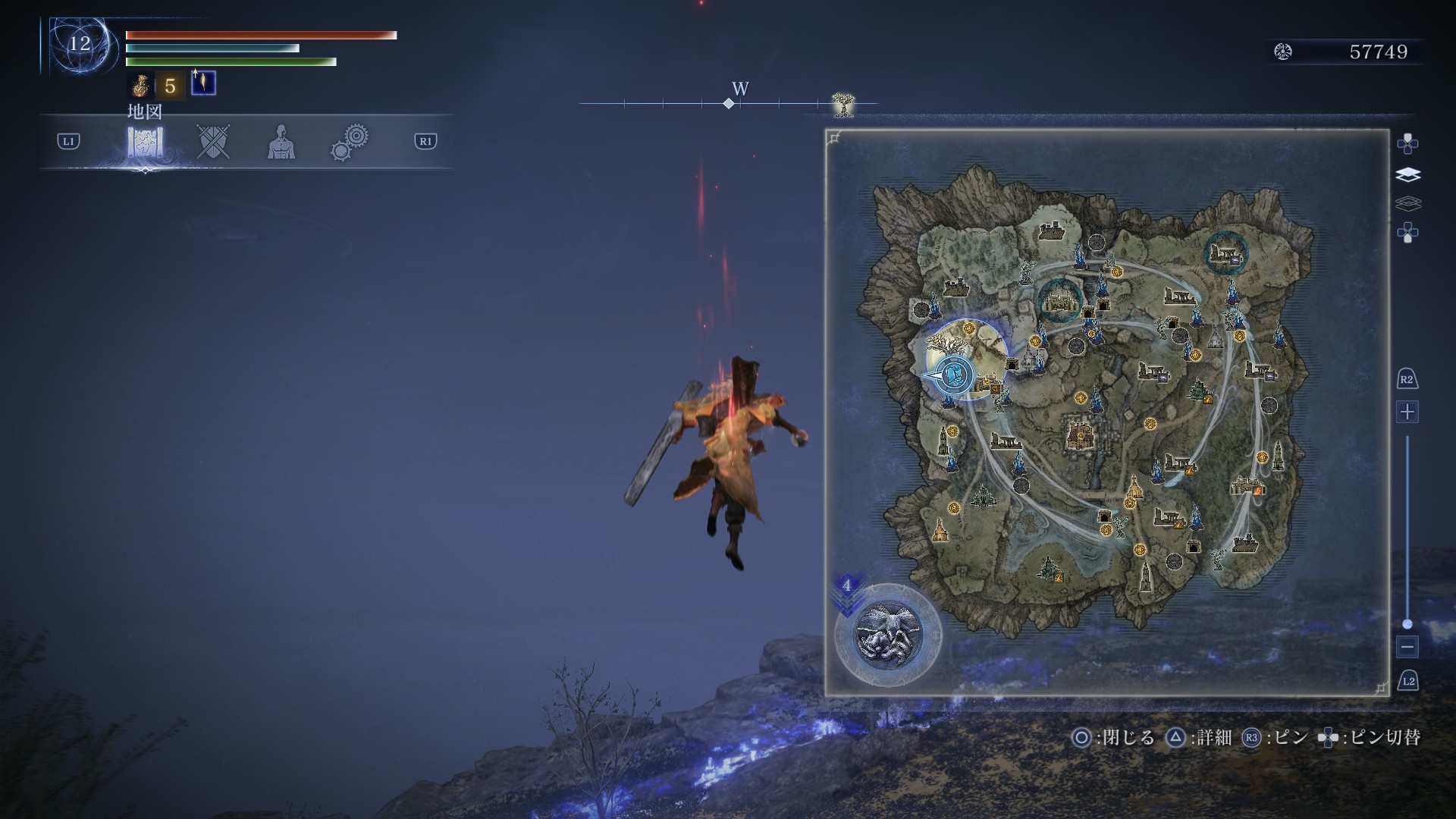Viewport: 1456px width, 819px height.
Task: Switch to the dimmed lower map layer icon
Action: click(x=1407, y=203)
